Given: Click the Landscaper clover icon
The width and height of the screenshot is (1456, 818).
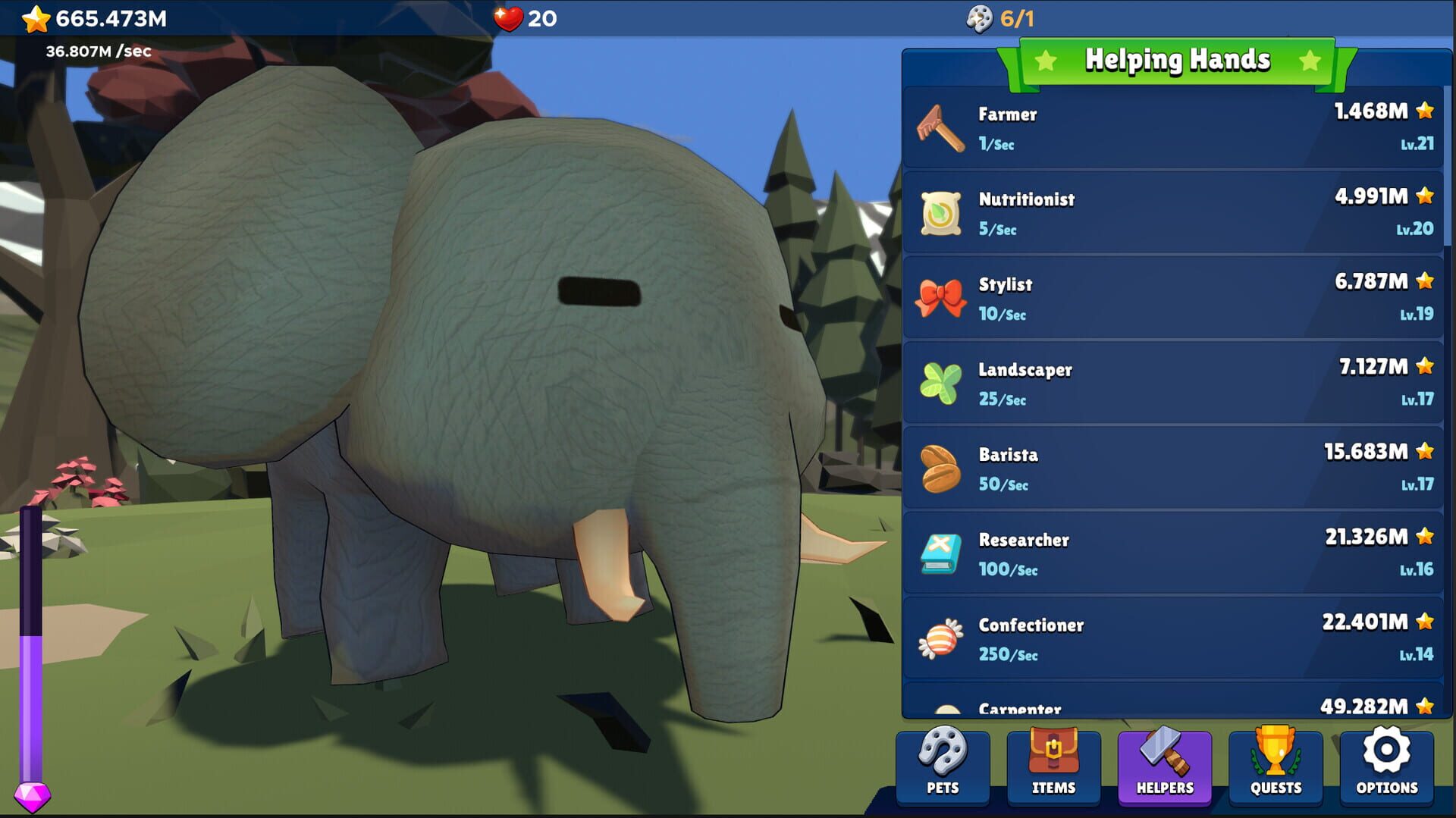Looking at the screenshot, I should point(940,384).
